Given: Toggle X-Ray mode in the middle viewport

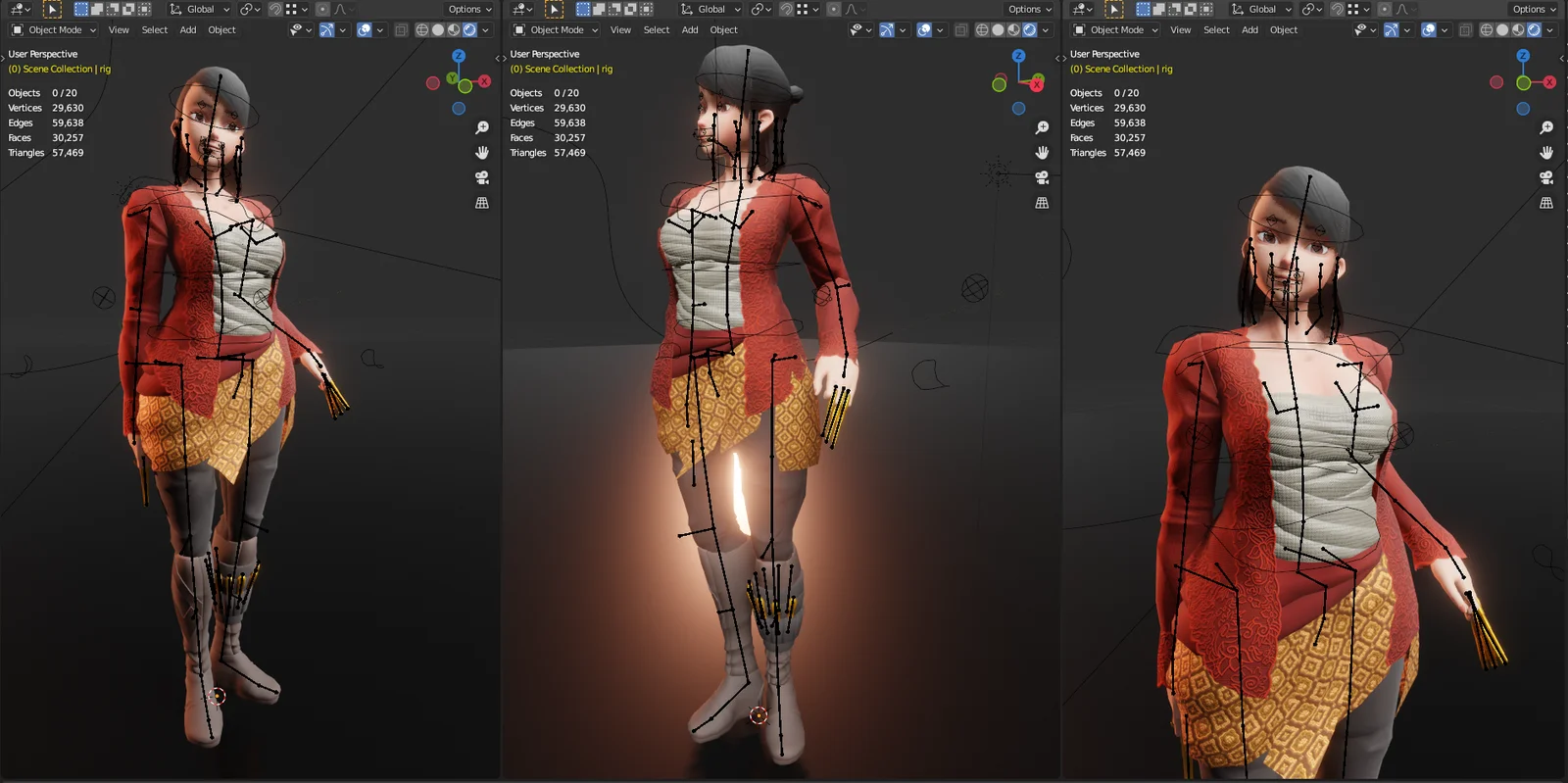Looking at the screenshot, I should pos(960,29).
